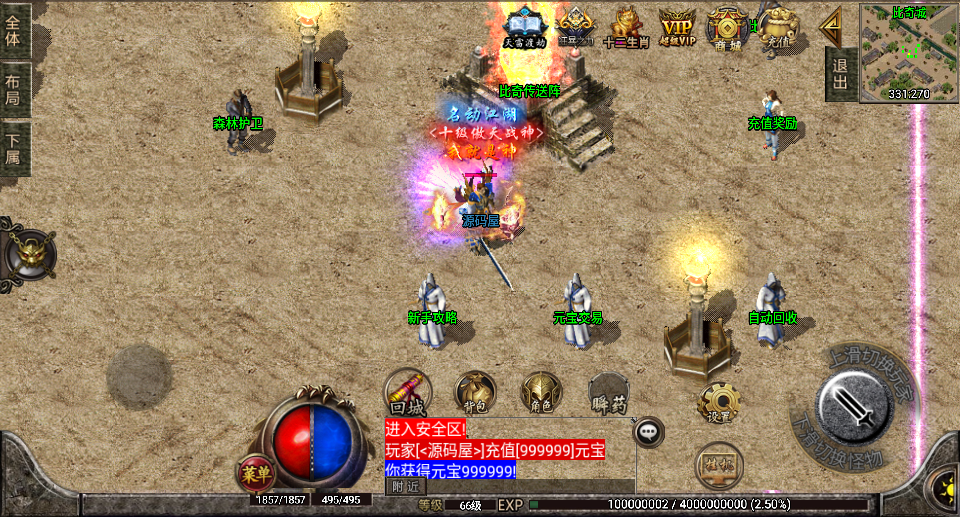Select the 全体 tab
The image size is (960, 517).
[x=14, y=30]
